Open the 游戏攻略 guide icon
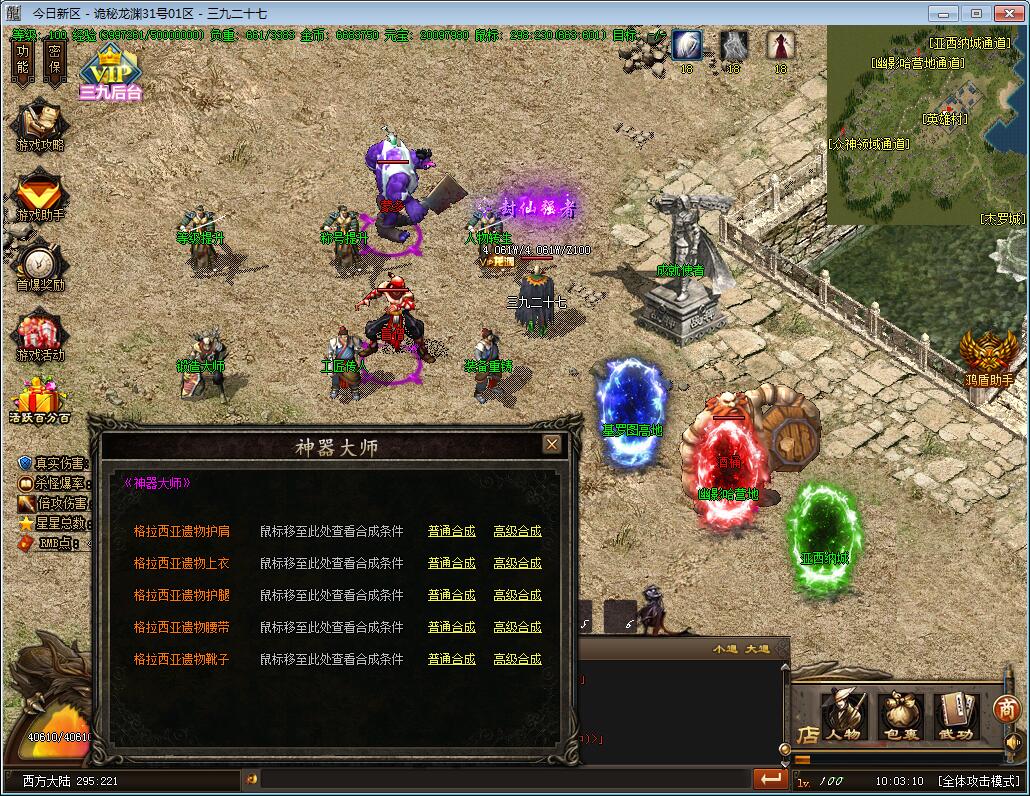The height and width of the screenshot is (796, 1030). [x=39, y=123]
